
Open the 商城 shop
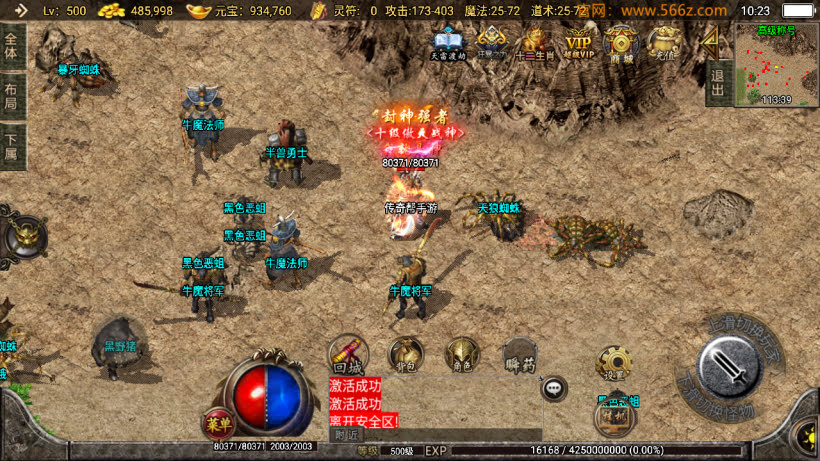click(622, 42)
